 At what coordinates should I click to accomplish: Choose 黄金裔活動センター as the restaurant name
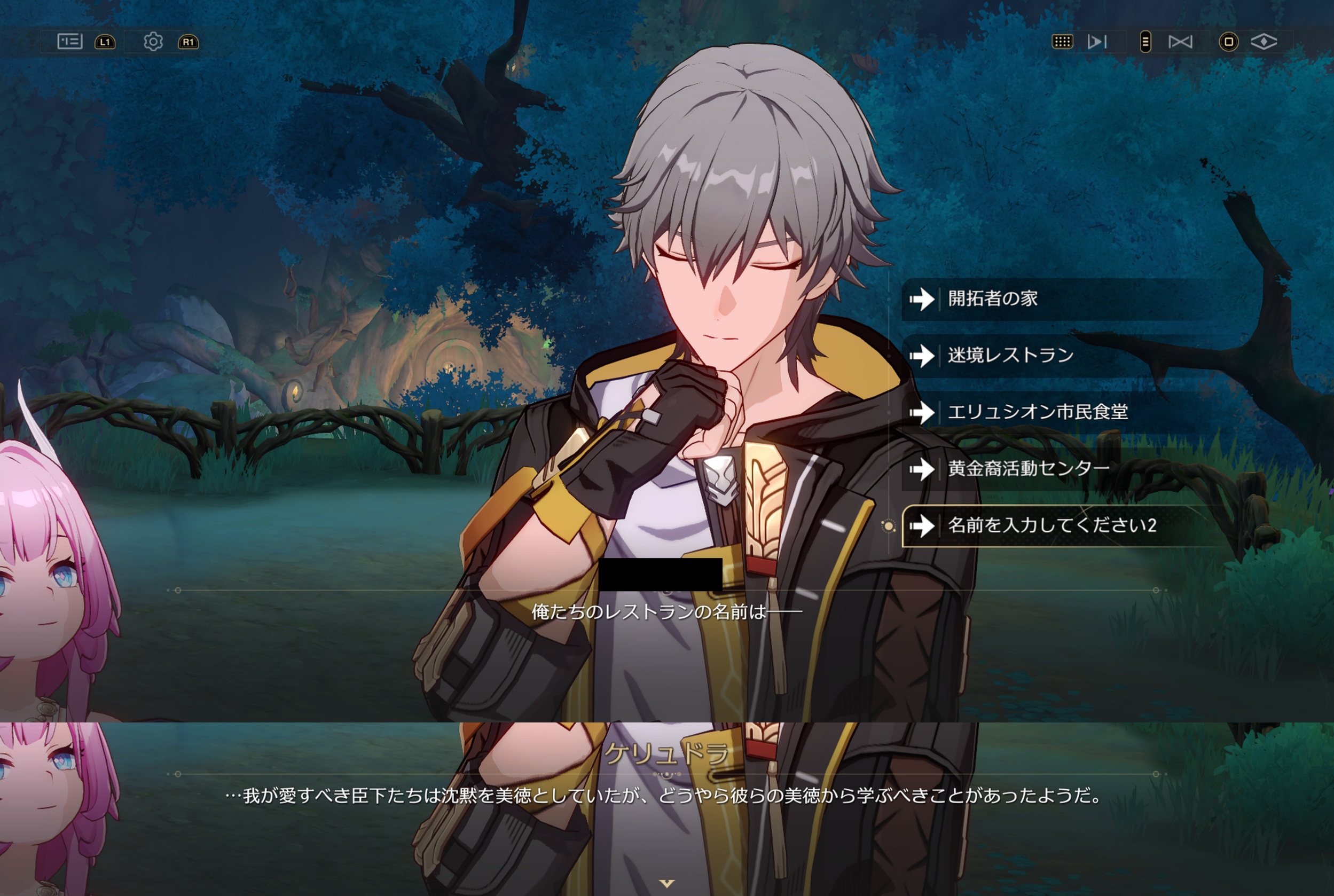[x=1028, y=469]
